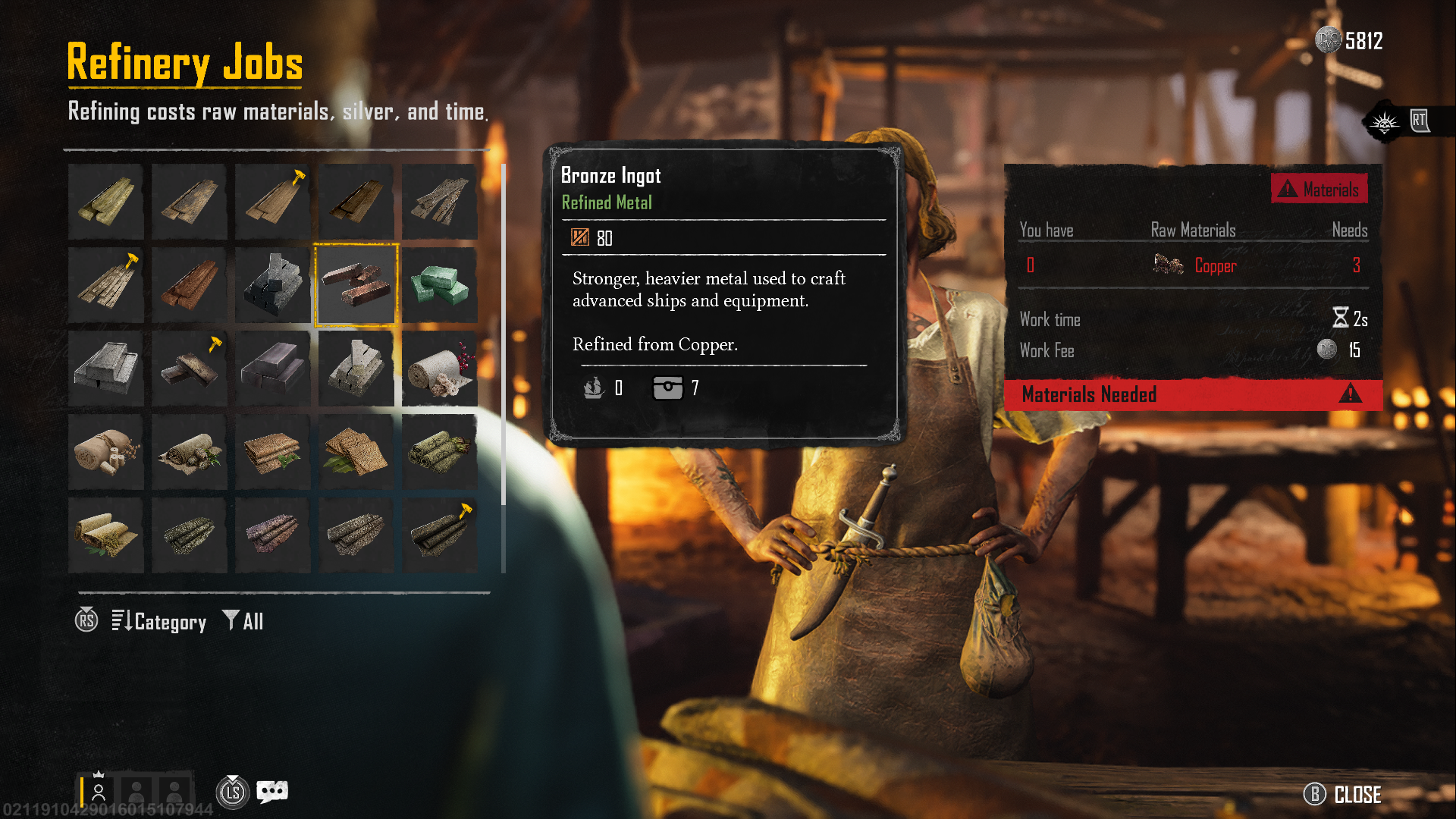
Task: Select the highlighted Bronze Ingot refinery slot
Action: click(x=356, y=285)
